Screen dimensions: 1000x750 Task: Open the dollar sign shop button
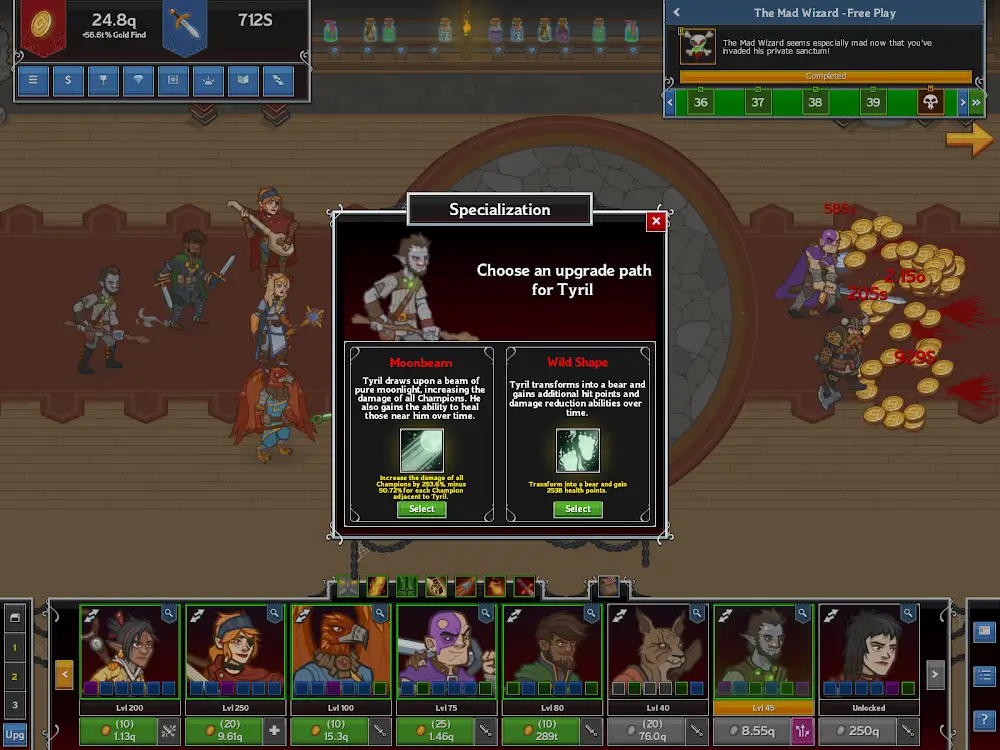point(68,80)
